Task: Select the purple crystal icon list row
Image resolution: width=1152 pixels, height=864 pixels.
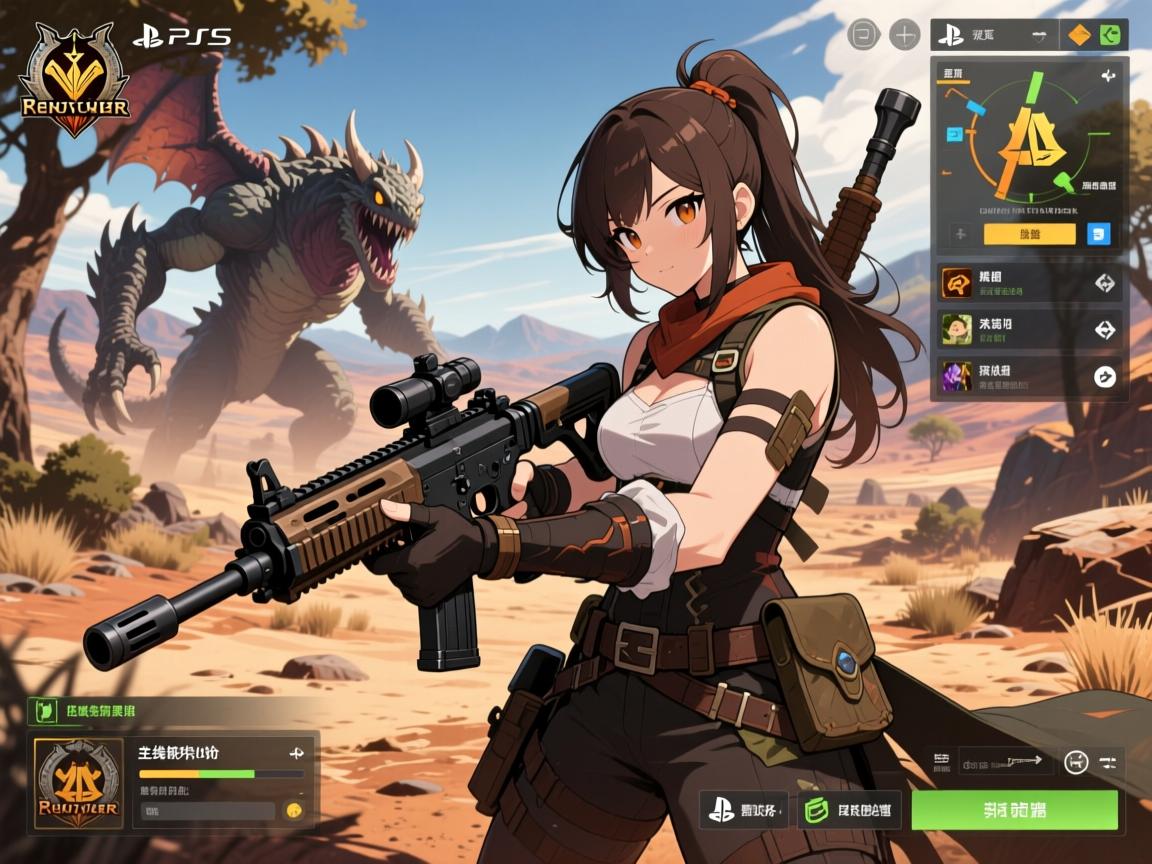Action: point(1030,376)
